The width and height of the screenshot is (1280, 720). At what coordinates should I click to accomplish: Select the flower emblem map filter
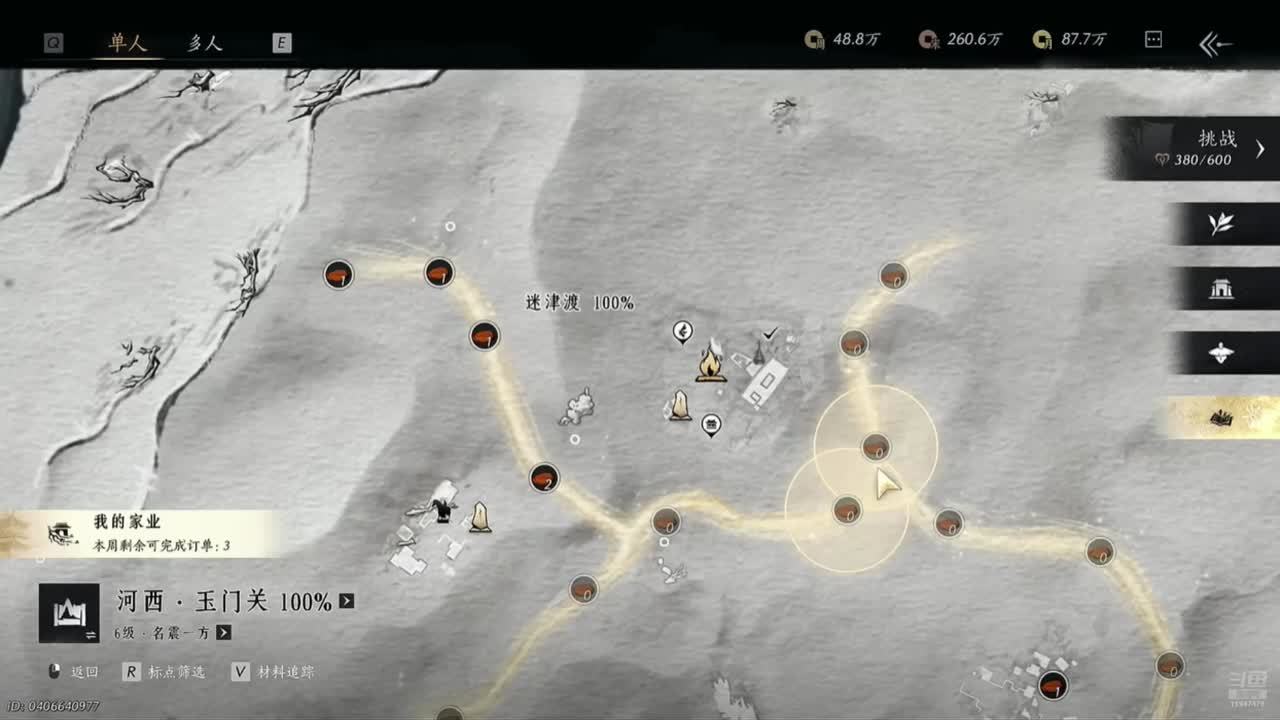click(x=1221, y=353)
